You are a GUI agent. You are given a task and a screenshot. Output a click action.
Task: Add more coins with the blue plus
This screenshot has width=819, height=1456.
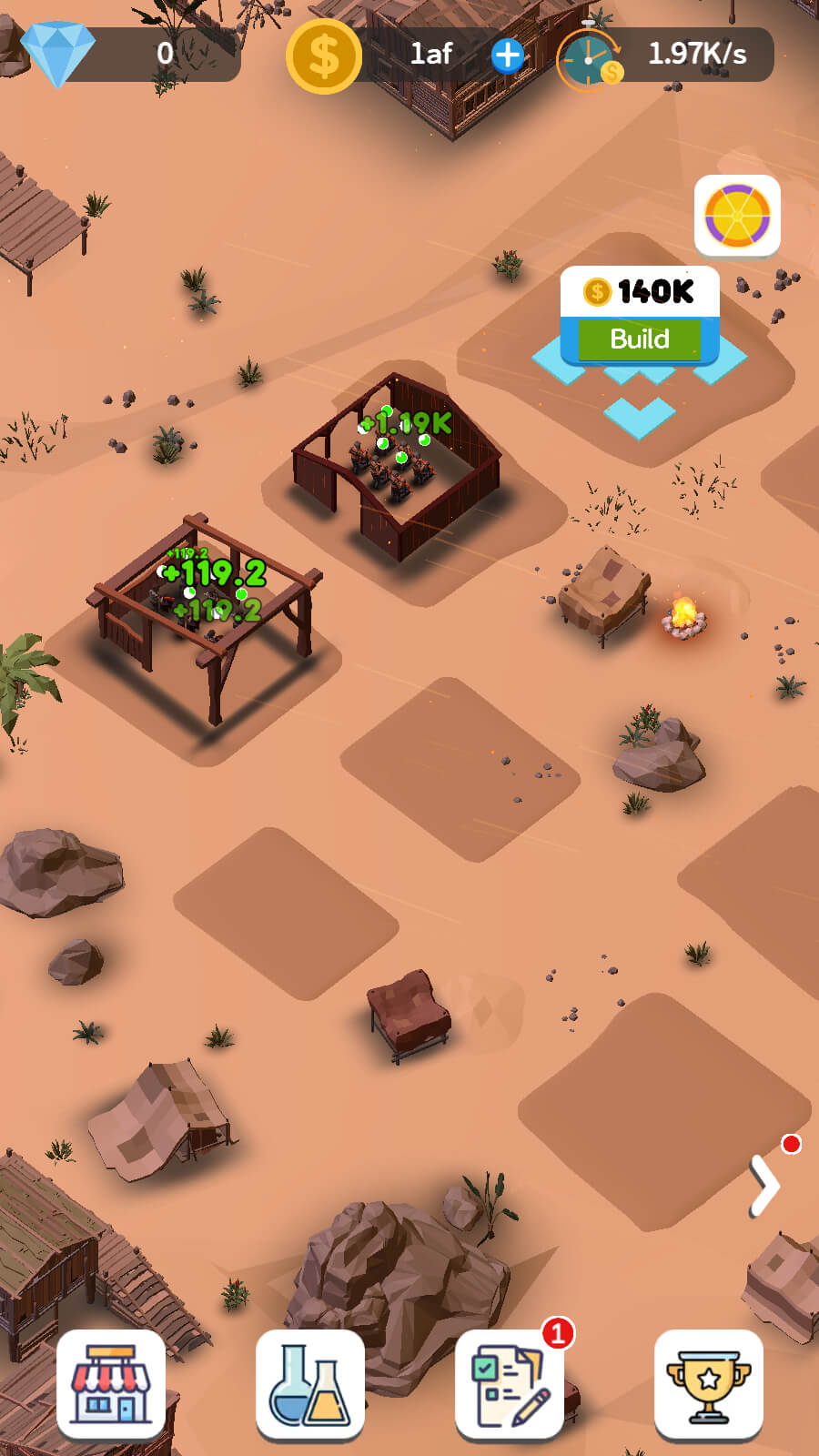[508, 56]
